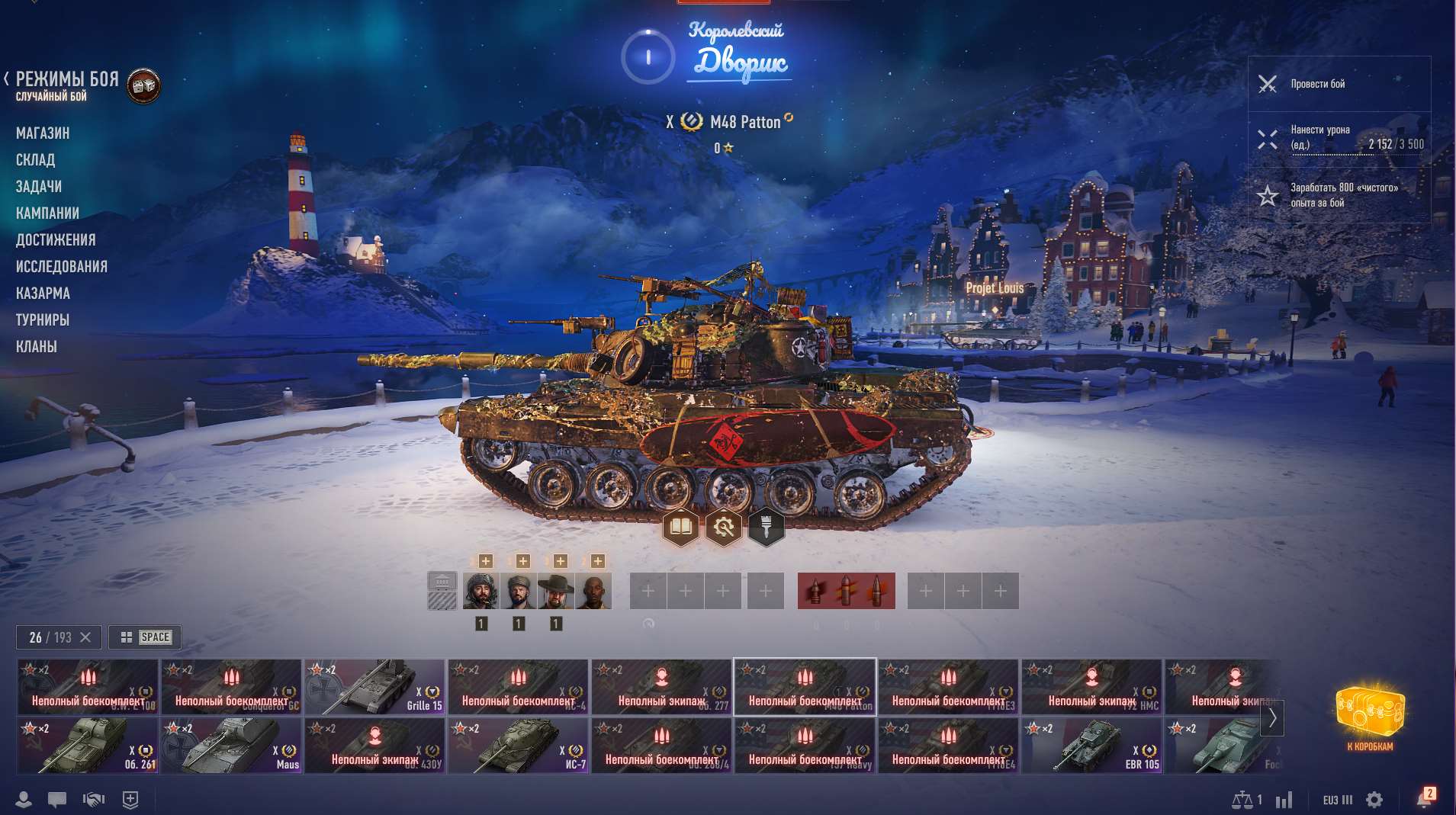Image resolution: width=1456 pixels, height=815 pixels.
Task: Open the equipment setup wrench icon
Action: pos(723,525)
